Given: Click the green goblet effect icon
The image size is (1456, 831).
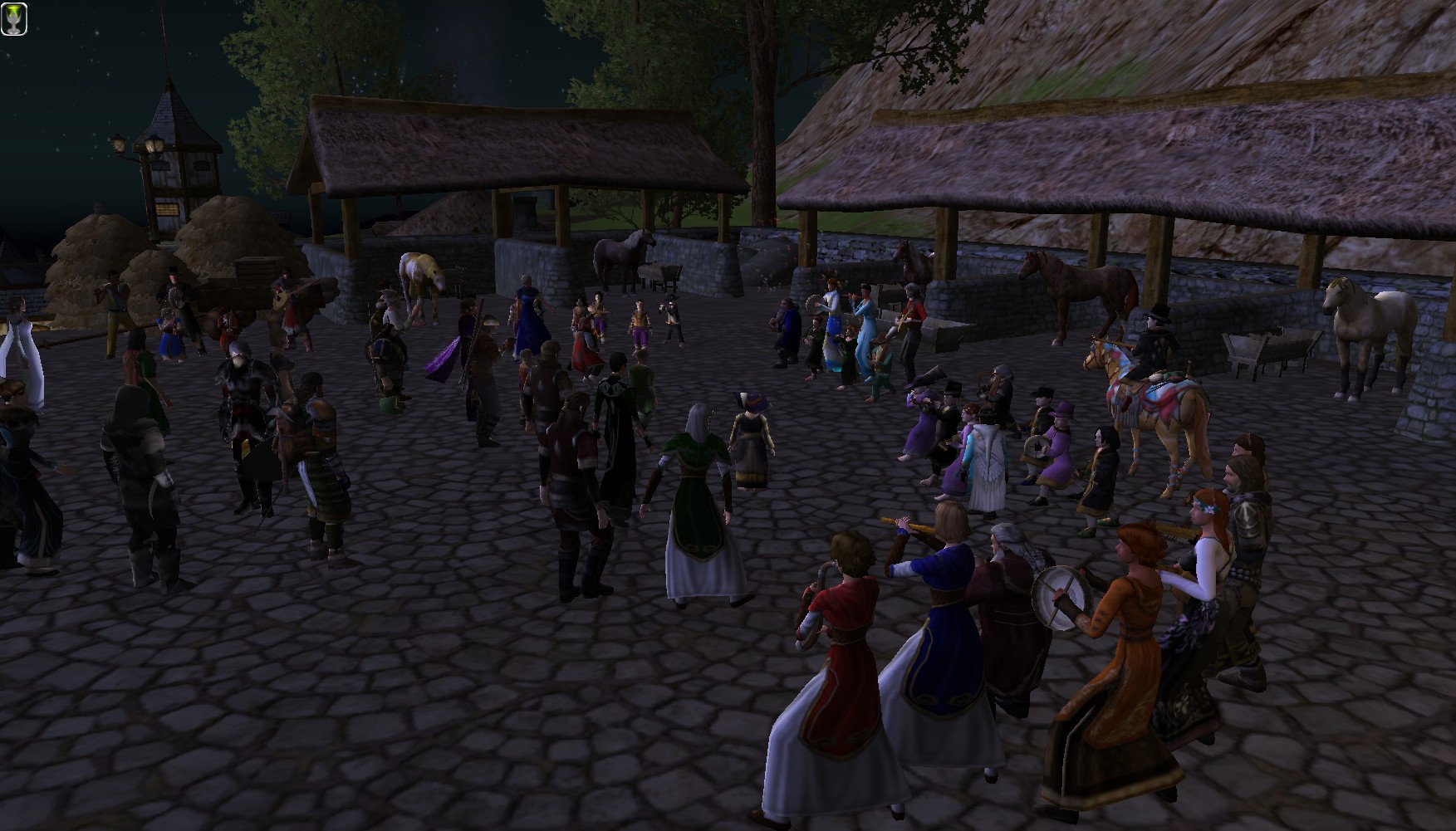Looking at the screenshot, I should [x=14, y=18].
